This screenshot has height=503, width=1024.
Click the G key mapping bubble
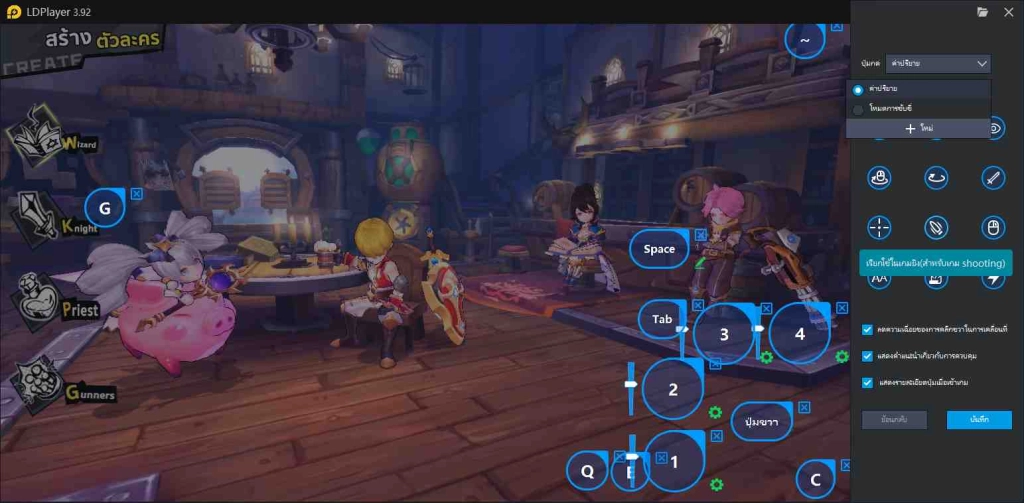click(x=105, y=208)
